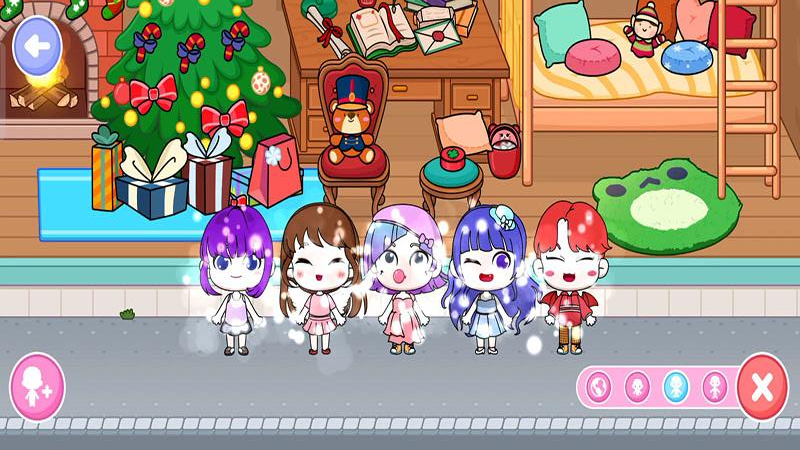
Task: Choose the pregnant figure category icon
Action: click(x=599, y=387)
